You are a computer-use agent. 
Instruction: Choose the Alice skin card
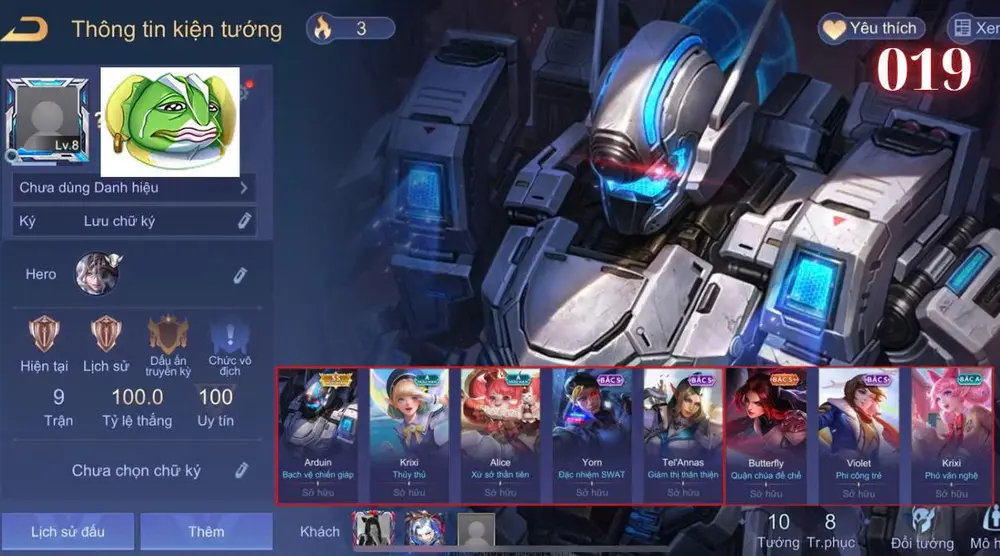500,436
